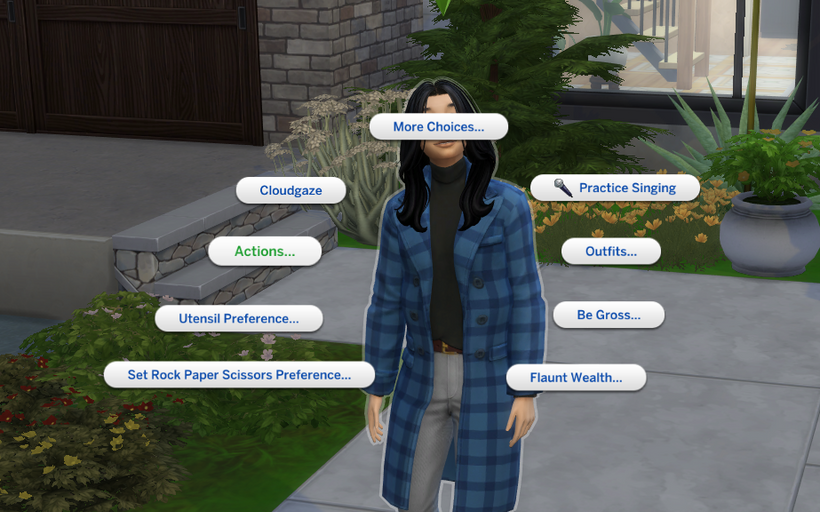Choose Practice Singing
The height and width of the screenshot is (512, 820).
[614, 187]
